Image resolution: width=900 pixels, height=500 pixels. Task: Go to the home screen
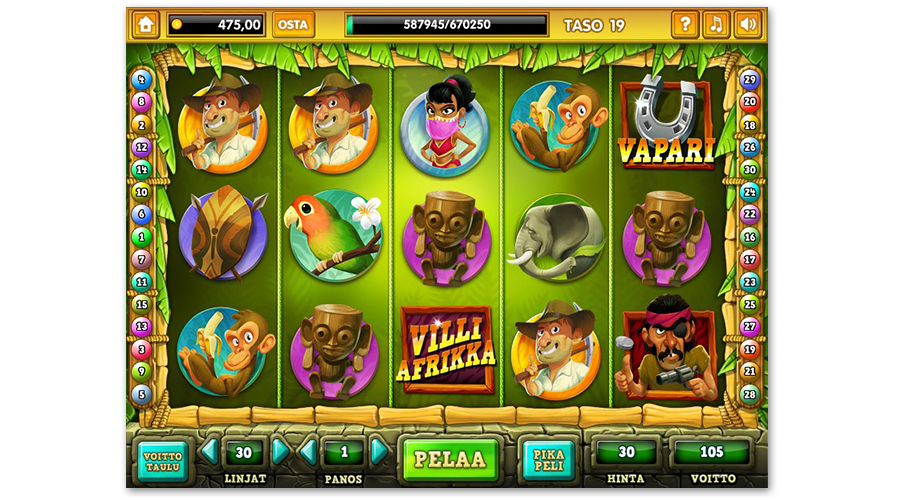coord(146,24)
